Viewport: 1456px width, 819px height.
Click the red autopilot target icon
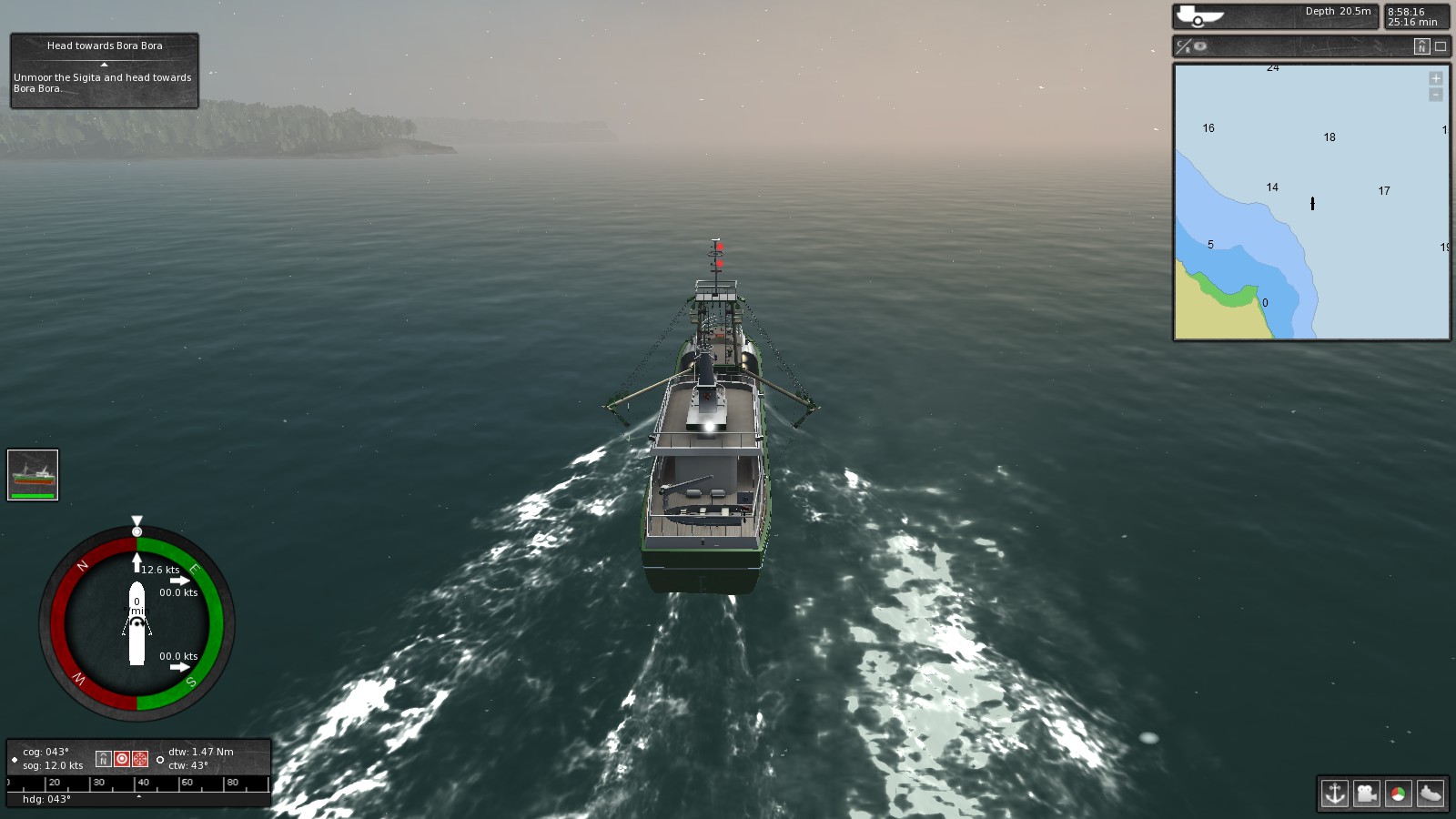point(123,757)
